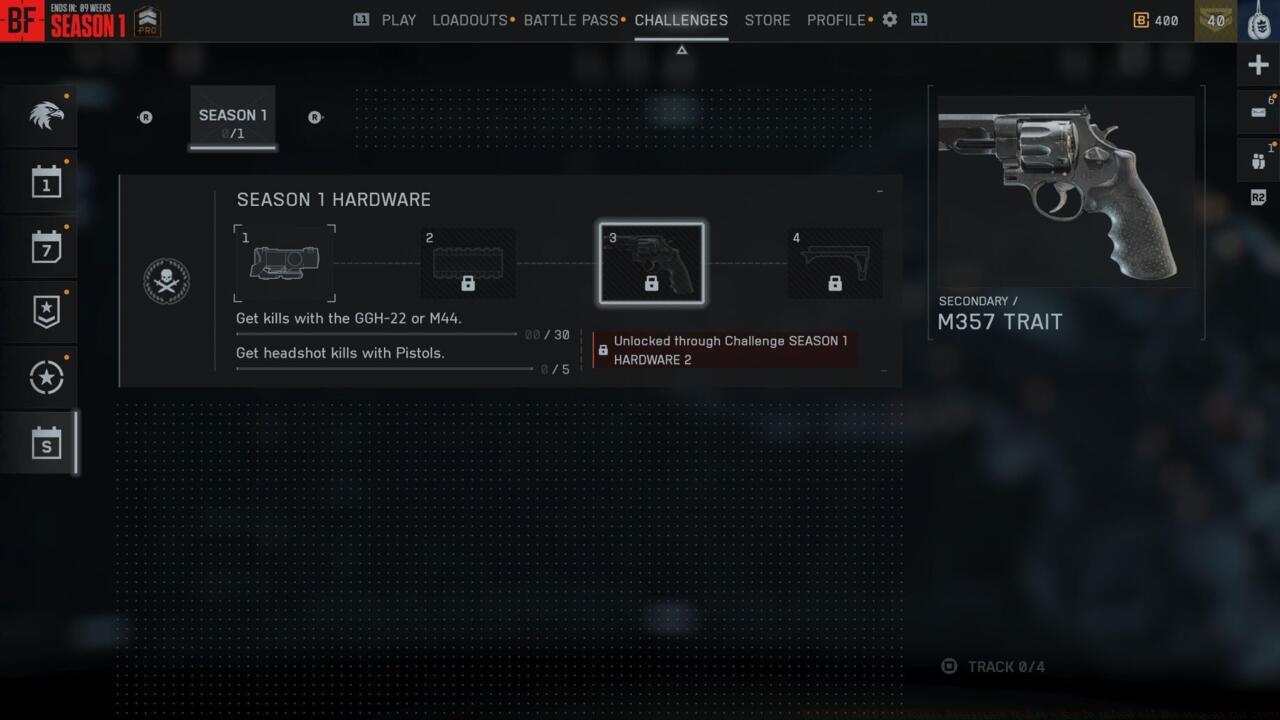Open your PROFILE from the top bar
This screenshot has width=1280, height=720.
coord(835,20)
